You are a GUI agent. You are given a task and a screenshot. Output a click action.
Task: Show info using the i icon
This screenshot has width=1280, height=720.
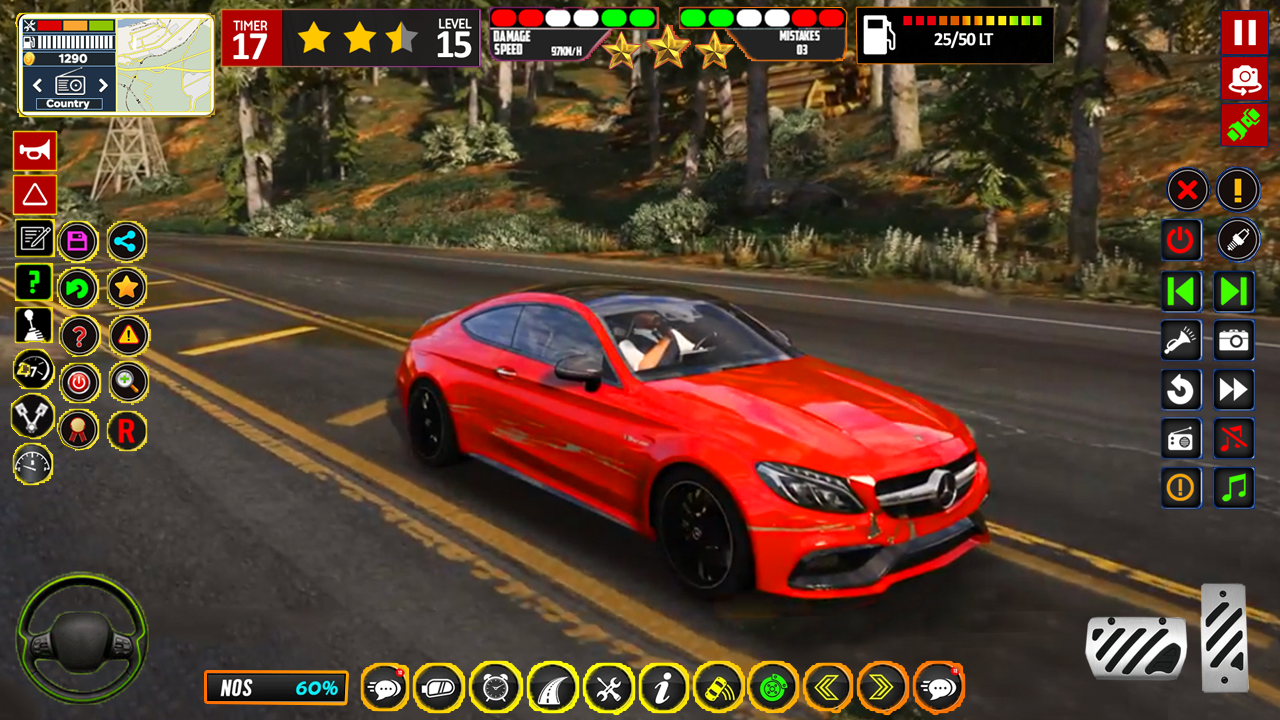click(663, 688)
